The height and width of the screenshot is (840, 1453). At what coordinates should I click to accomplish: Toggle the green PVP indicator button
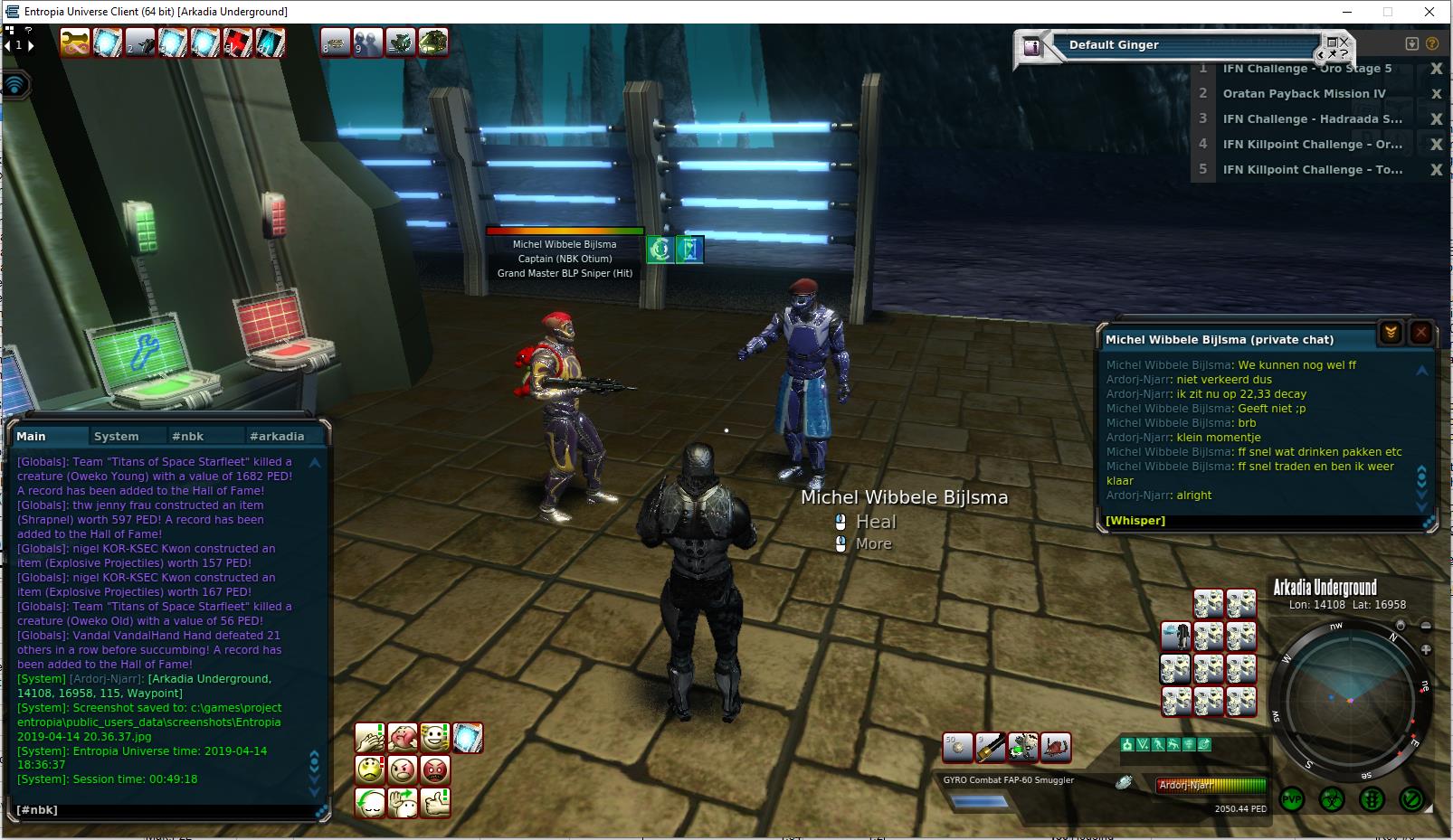tap(1292, 800)
